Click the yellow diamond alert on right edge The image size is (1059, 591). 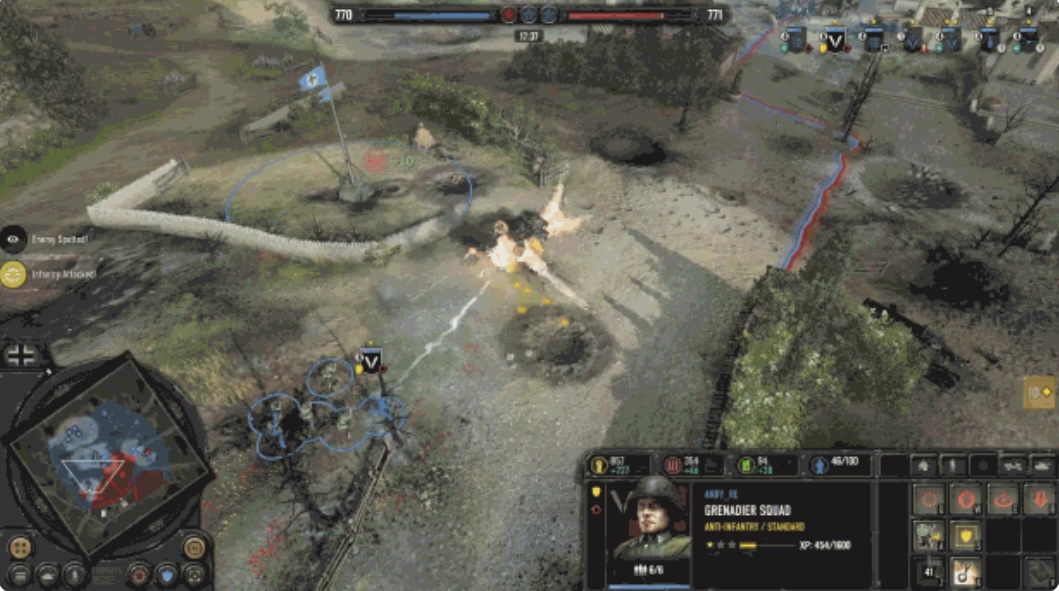1040,392
